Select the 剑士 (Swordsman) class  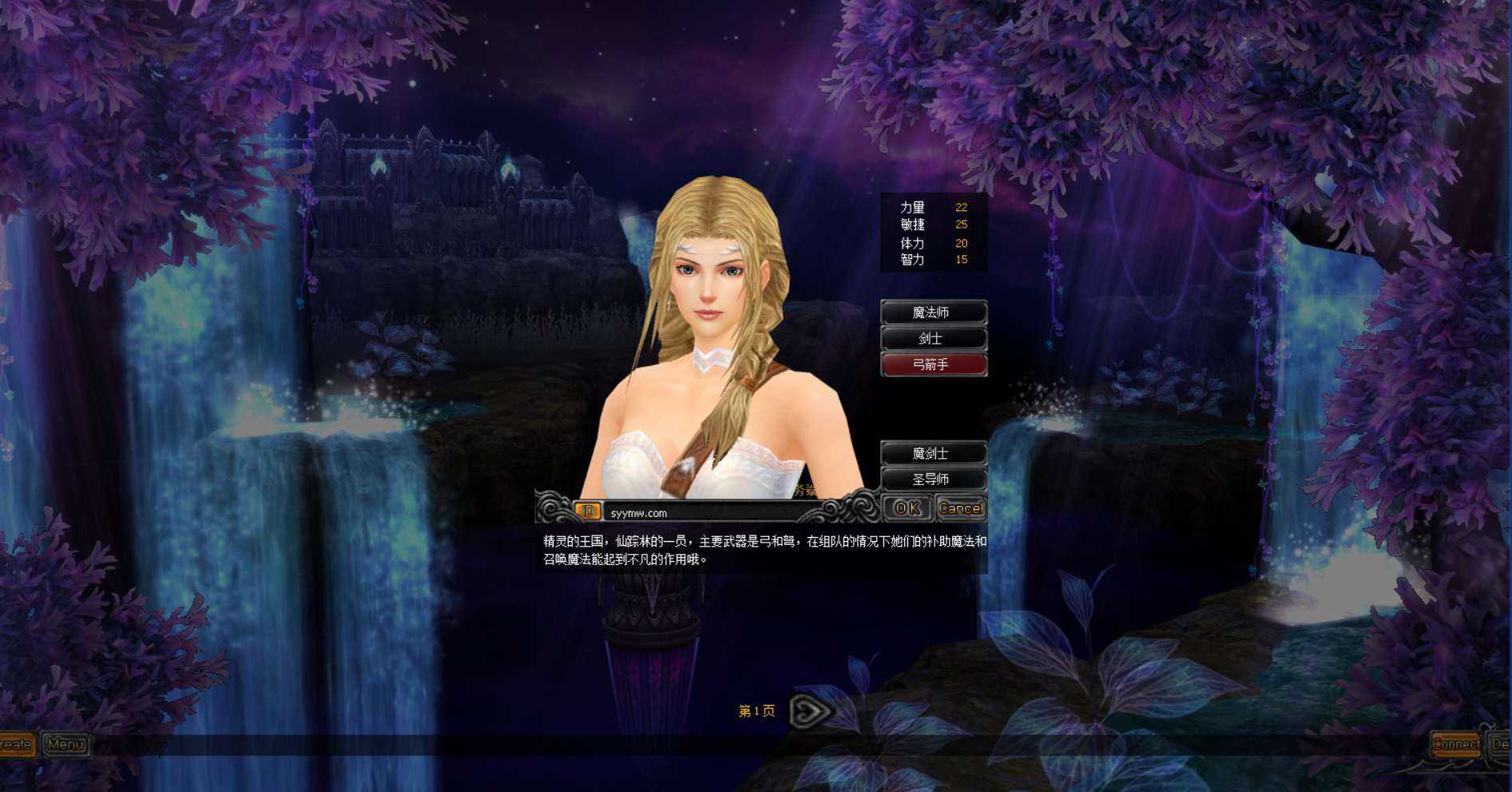tap(934, 338)
